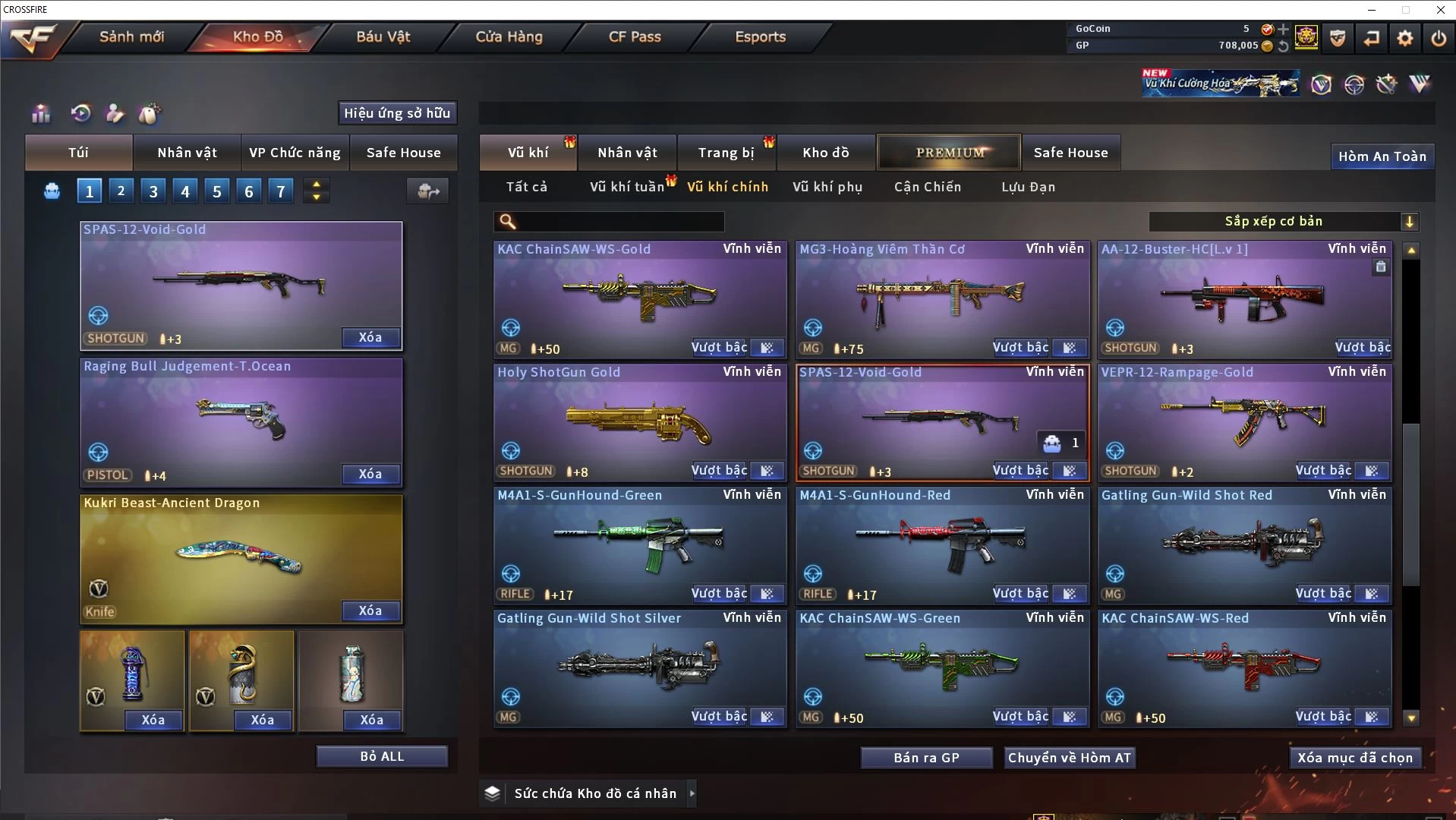Show the Cận Chiến melee category

coord(927,187)
